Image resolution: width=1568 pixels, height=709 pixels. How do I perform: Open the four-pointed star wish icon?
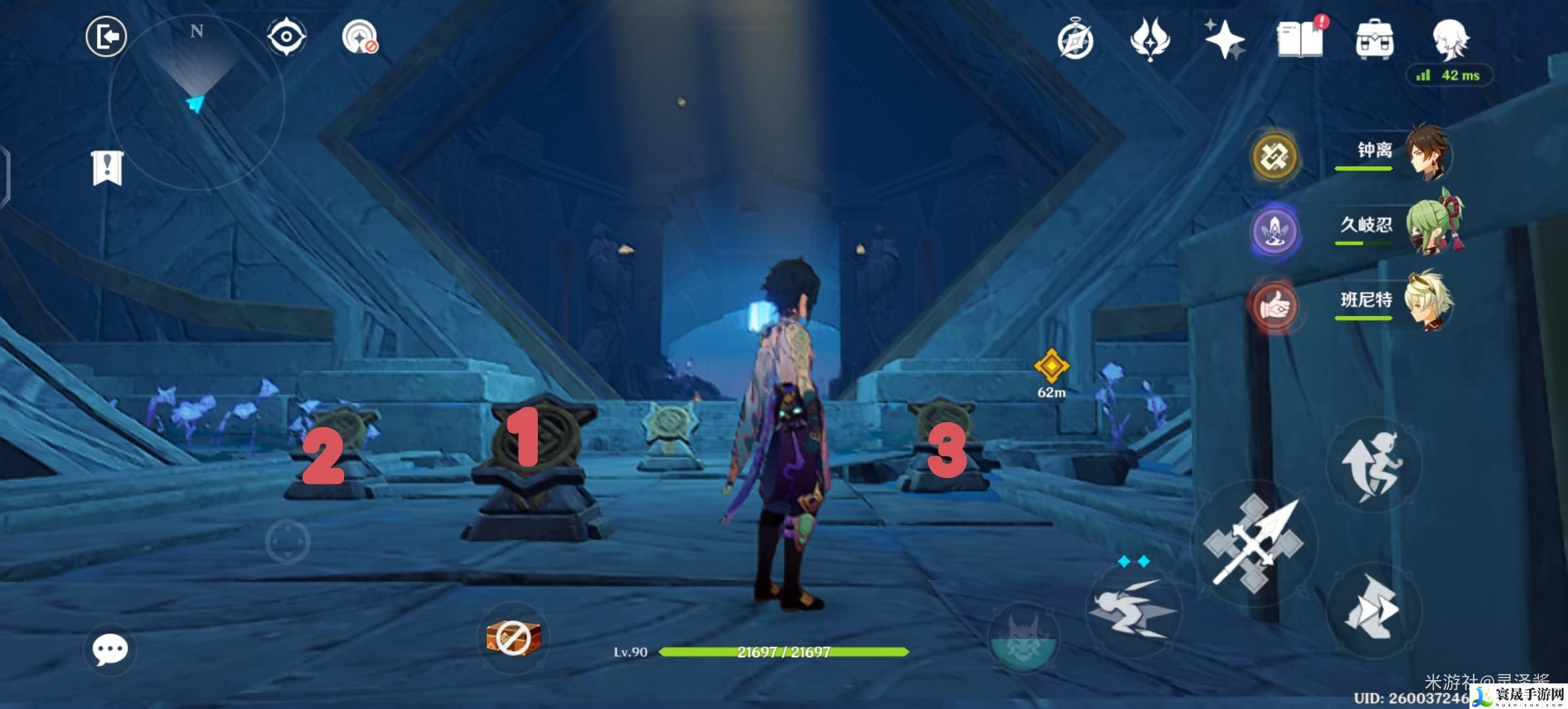pos(1225,39)
